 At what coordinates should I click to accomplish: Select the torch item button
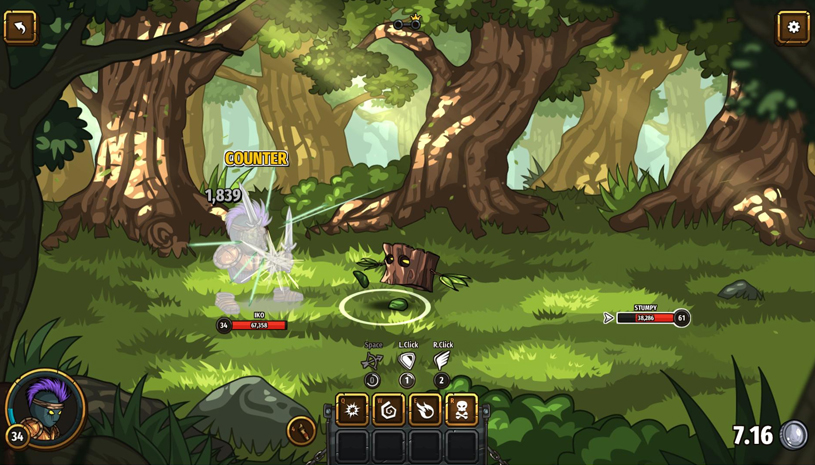tap(301, 430)
